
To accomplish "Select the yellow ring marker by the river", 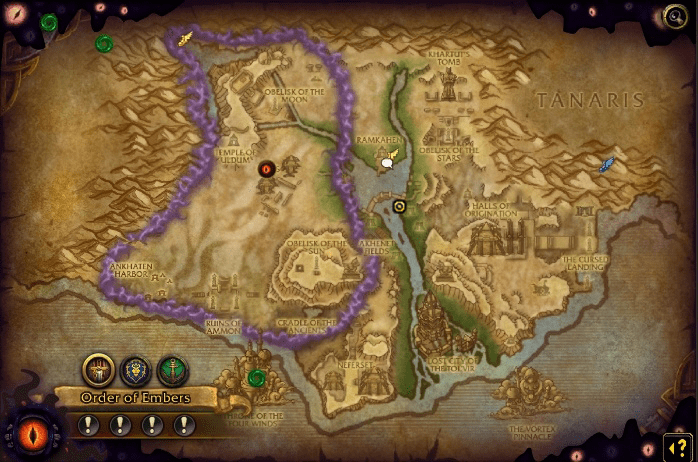I will [x=399, y=206].
